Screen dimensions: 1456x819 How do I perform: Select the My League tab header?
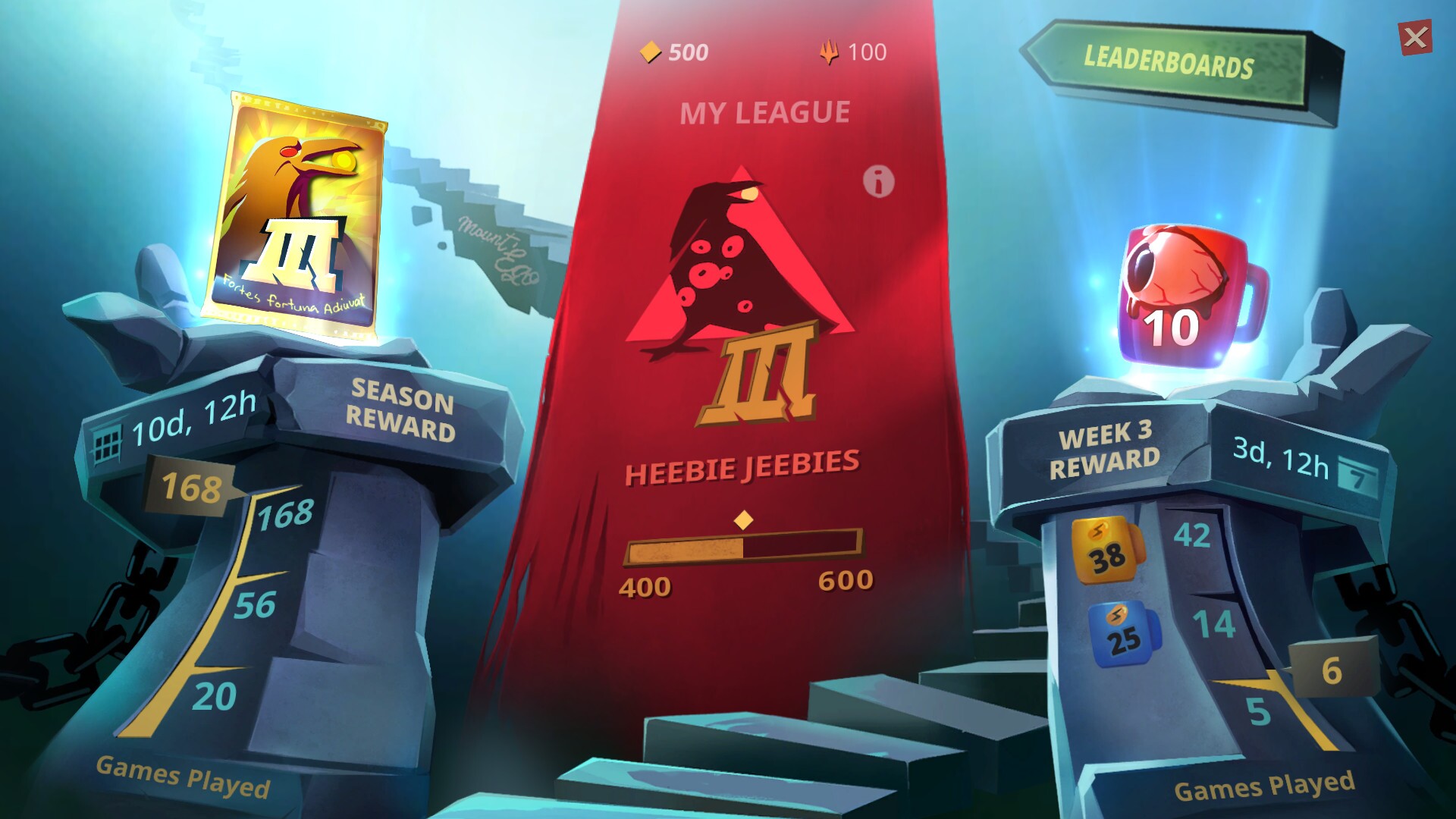tap(765, 111)
